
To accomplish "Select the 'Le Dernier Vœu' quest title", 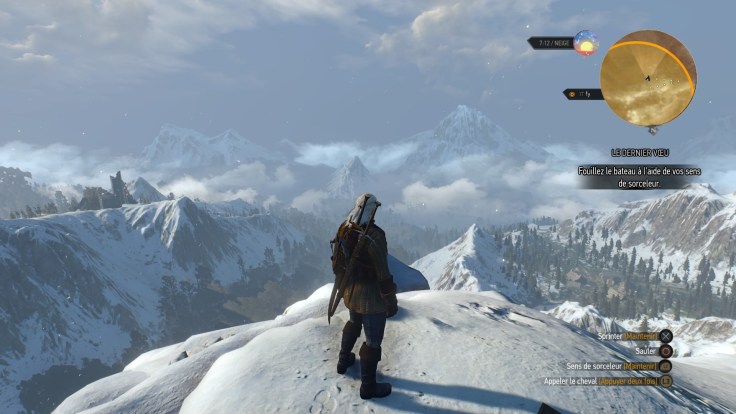I will click(639, 153).
